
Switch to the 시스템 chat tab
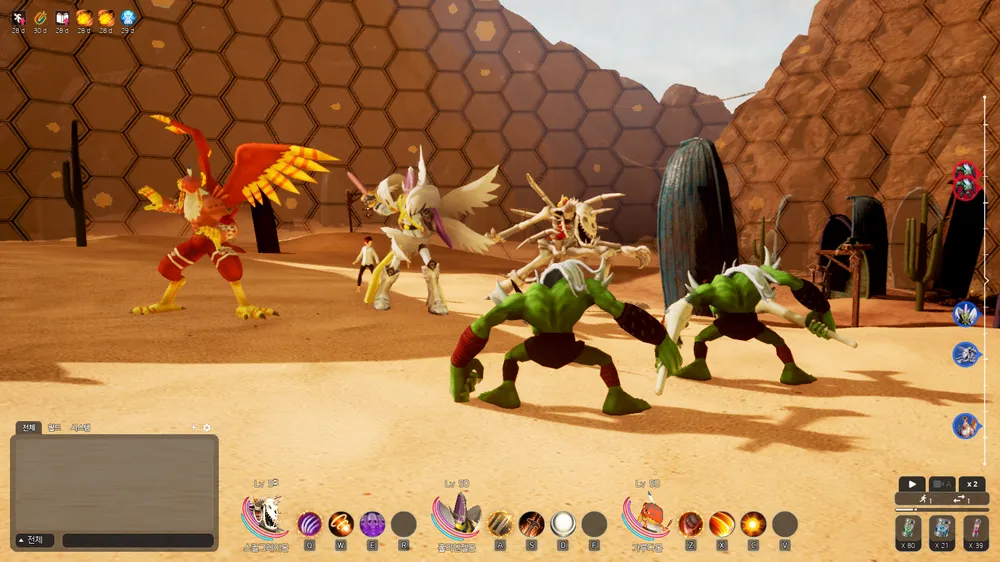click(80, 428)
